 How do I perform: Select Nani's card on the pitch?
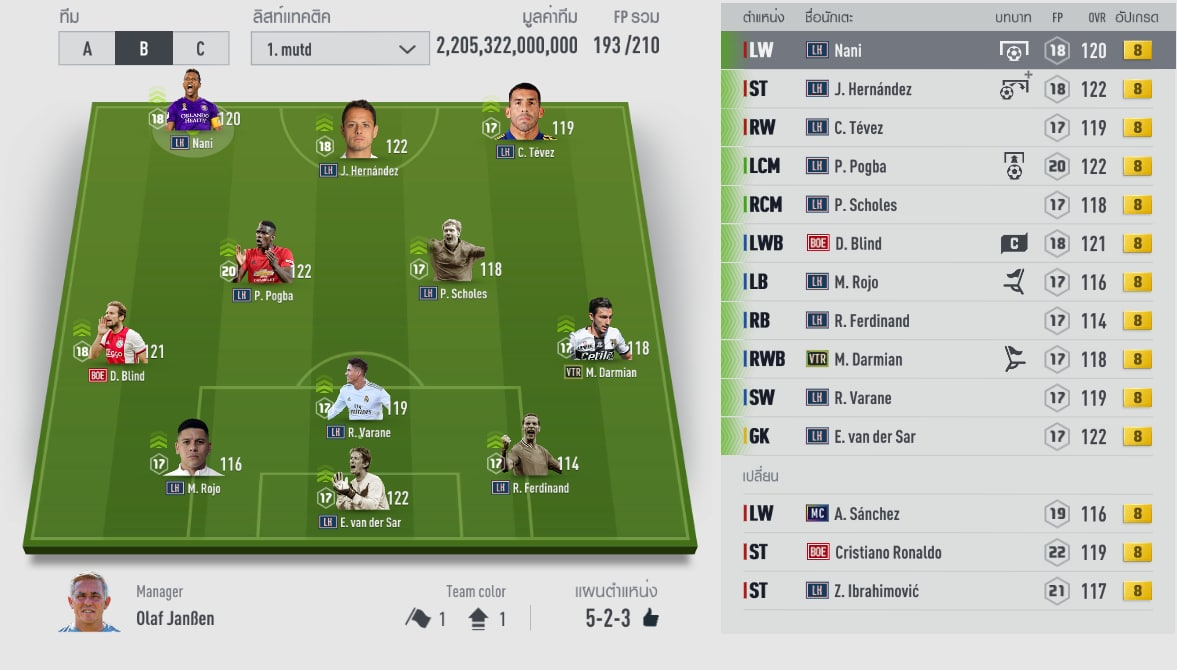193,112
